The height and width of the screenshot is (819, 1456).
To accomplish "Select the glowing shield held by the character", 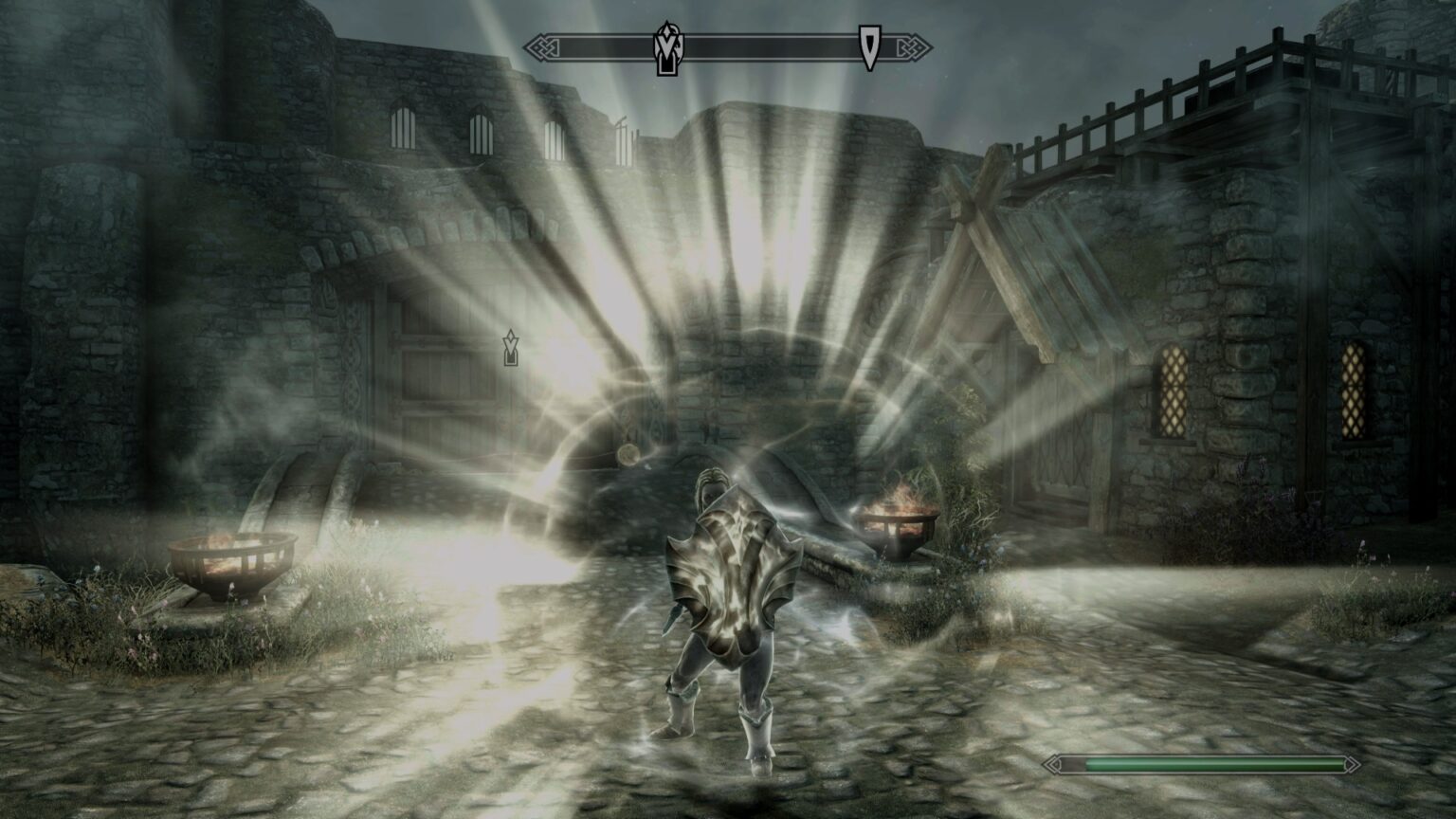I will [x=735, y=571].
